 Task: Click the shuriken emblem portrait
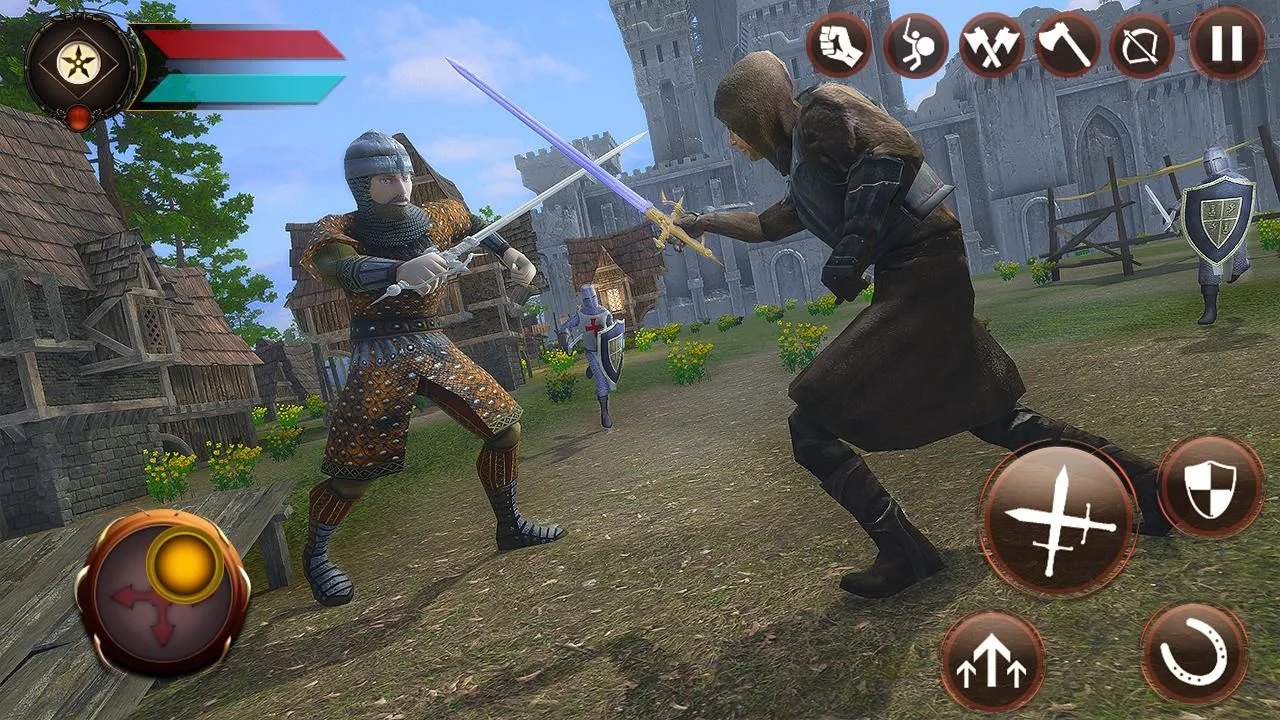(x=82, y=66)
